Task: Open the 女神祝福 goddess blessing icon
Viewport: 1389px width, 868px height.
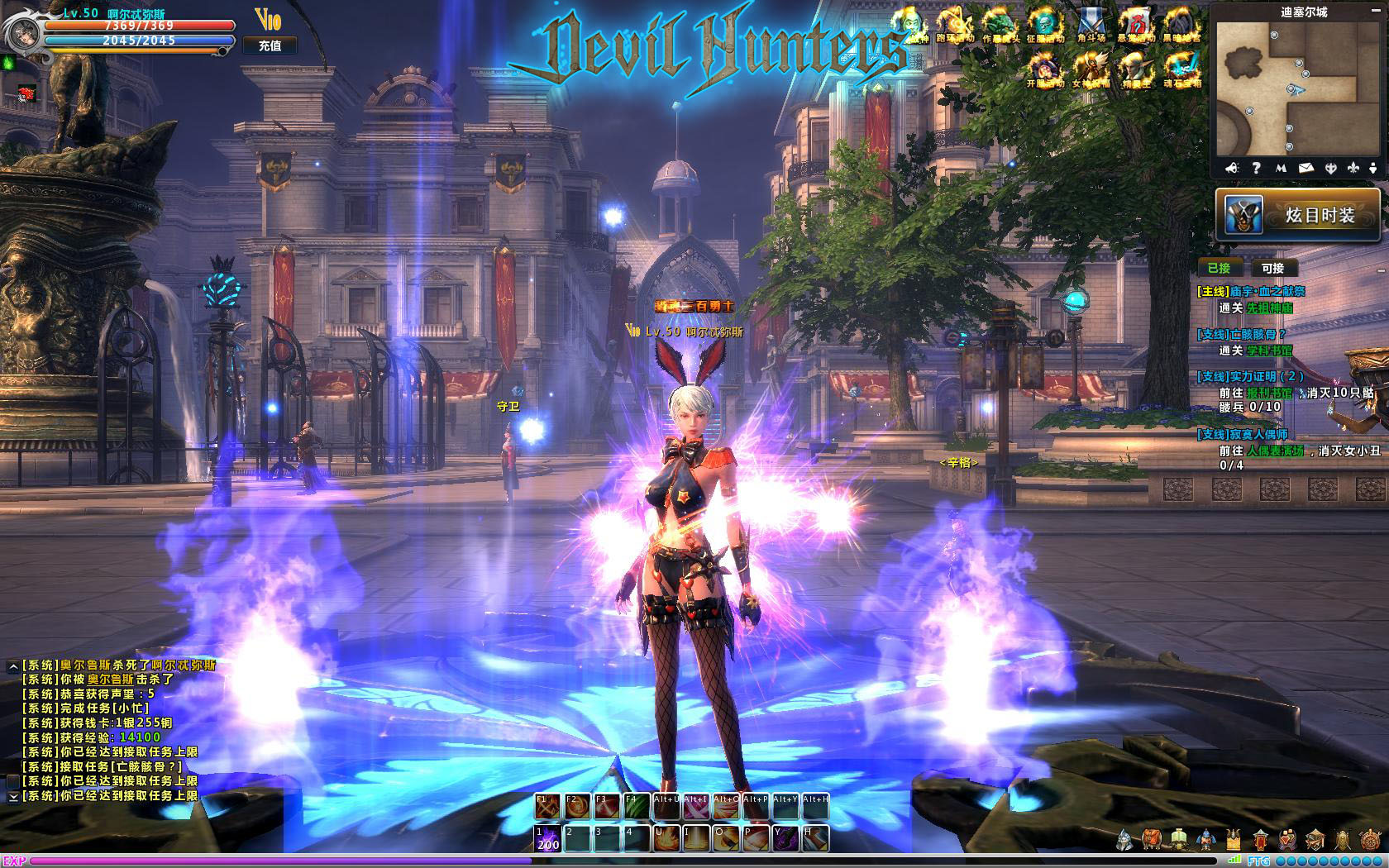Action: [x=1091, y=69]
